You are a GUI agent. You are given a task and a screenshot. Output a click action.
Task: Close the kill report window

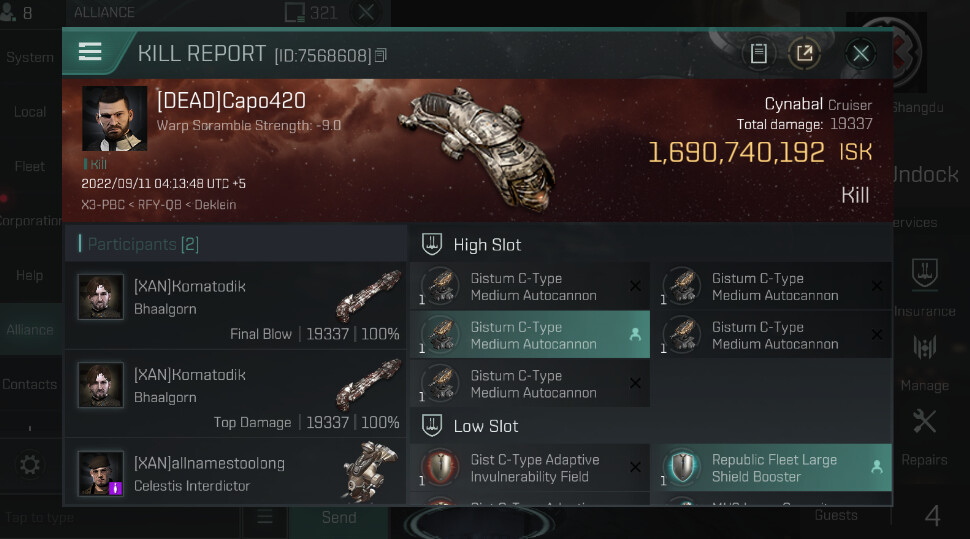(x=860, y=54)
